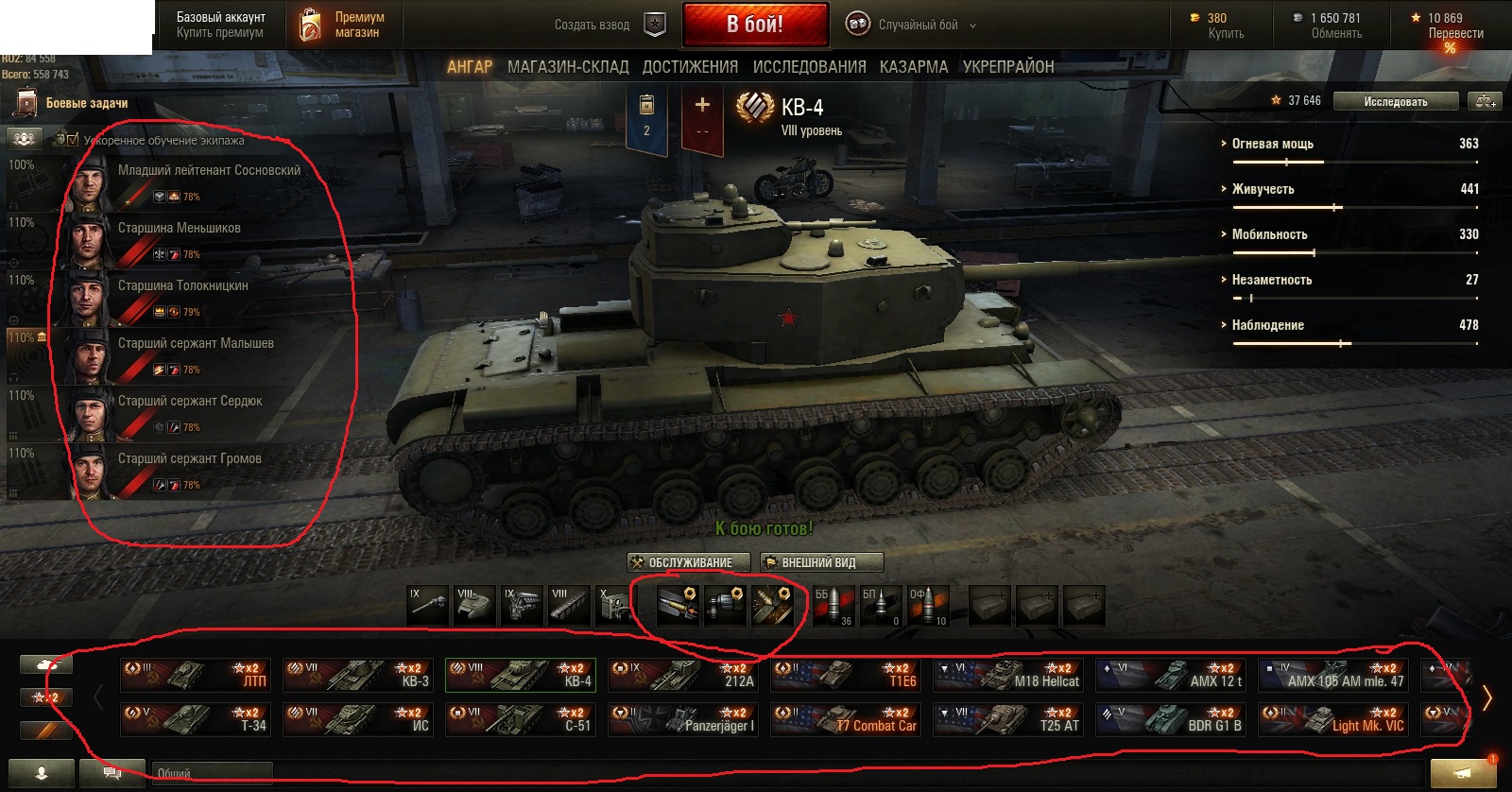Viewport: 1512px width, 792px height.
Task: Open the ВНЕШНИЙ ВИД appearance button
Action: (821, 562)
